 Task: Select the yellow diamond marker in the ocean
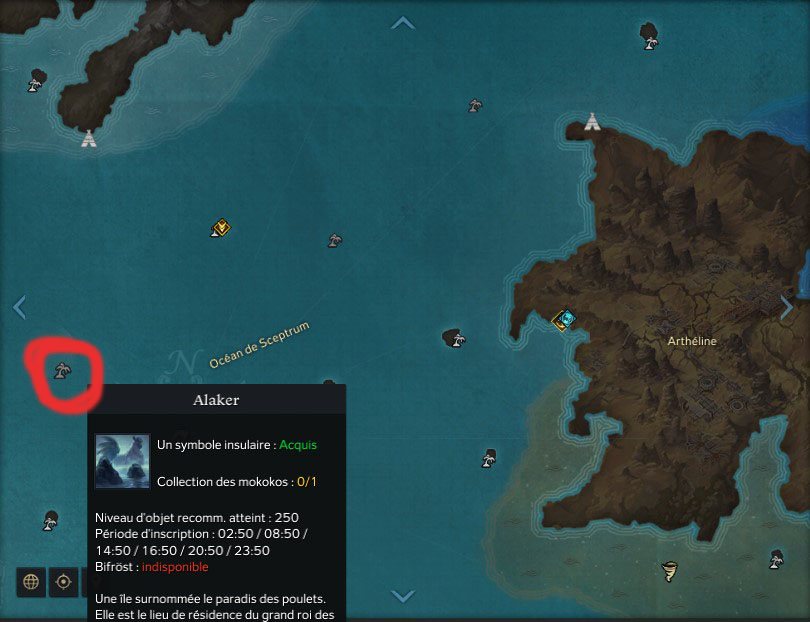221,228
